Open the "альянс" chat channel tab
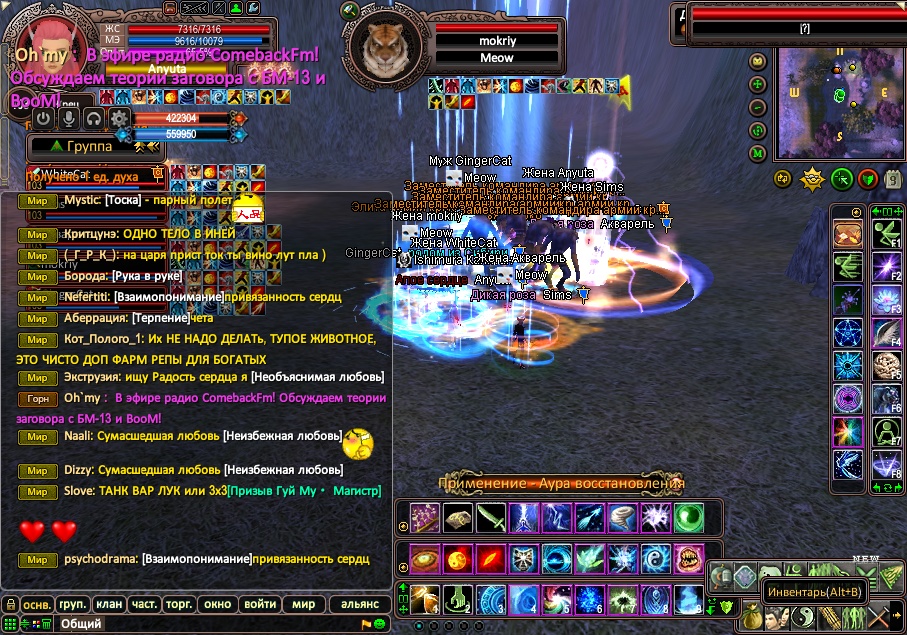The image size is (907, 635). (x=360, y=604)
